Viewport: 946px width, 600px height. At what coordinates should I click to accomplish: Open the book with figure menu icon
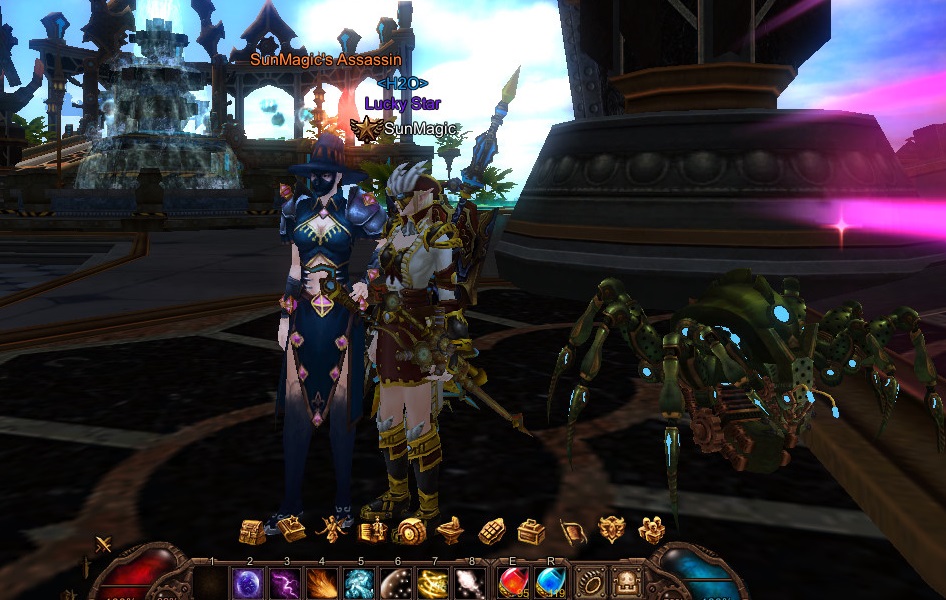click(371, 531)
